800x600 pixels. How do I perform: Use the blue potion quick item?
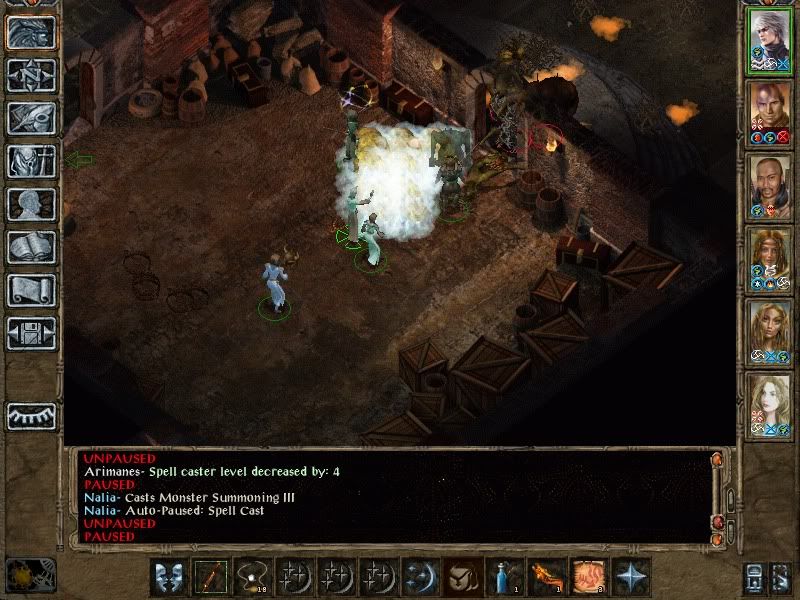(x=503, y=578)
